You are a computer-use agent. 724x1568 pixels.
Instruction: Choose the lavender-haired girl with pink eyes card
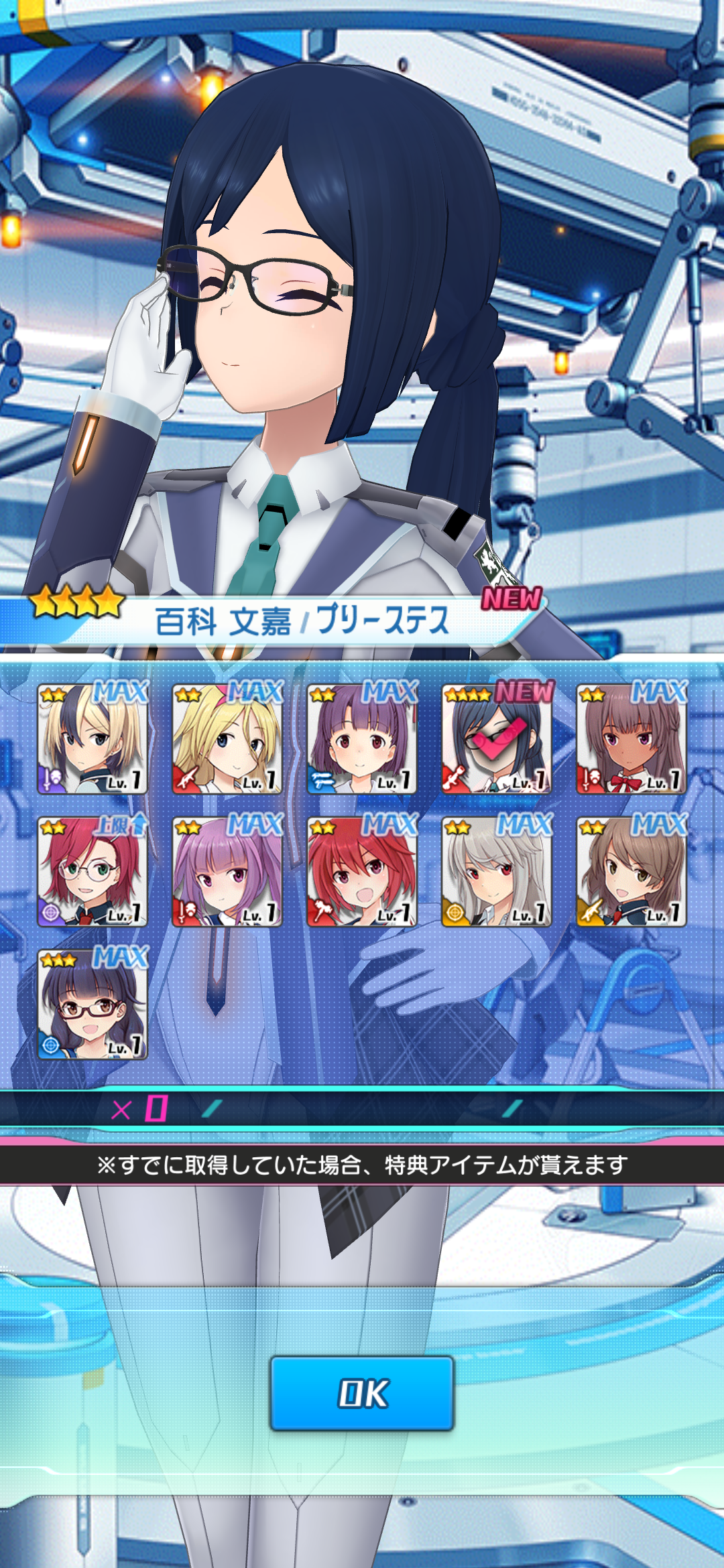pos(227,872)
